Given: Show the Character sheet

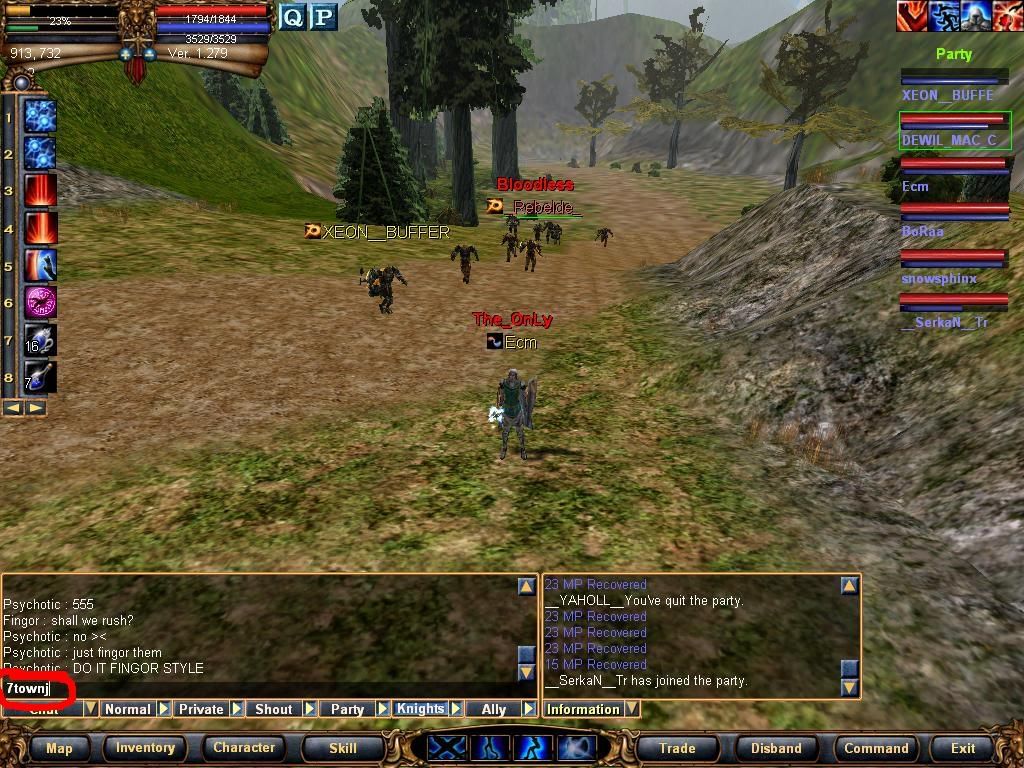Looking at the screenshot, I should (x=244, y=748).
